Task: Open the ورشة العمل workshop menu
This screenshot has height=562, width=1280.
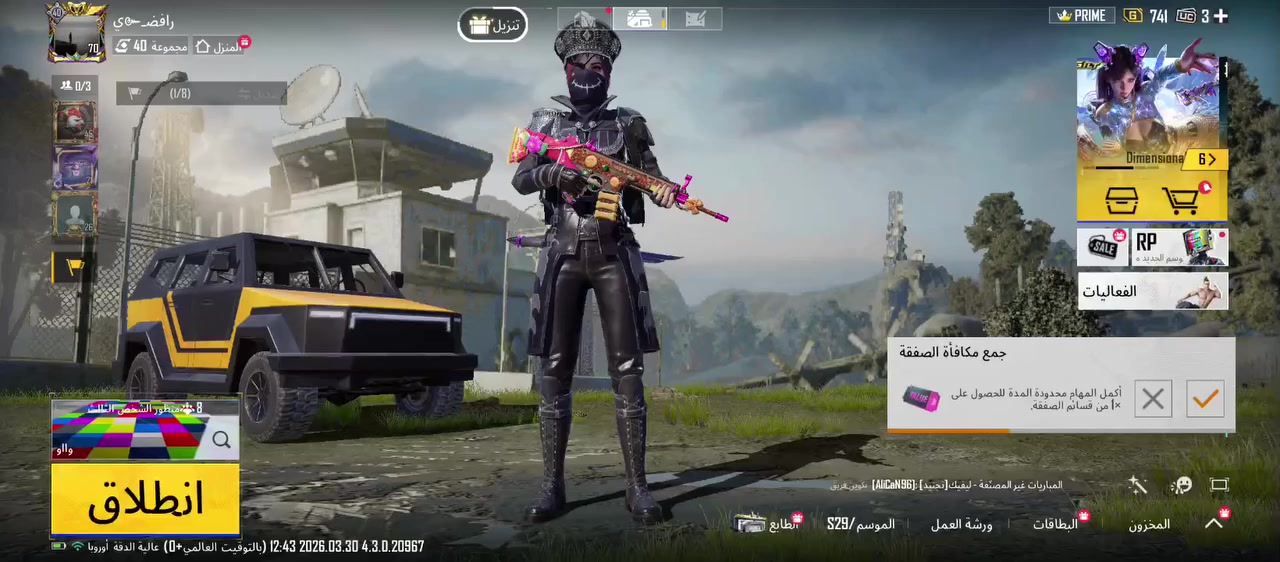Action: tap(961, 524)
